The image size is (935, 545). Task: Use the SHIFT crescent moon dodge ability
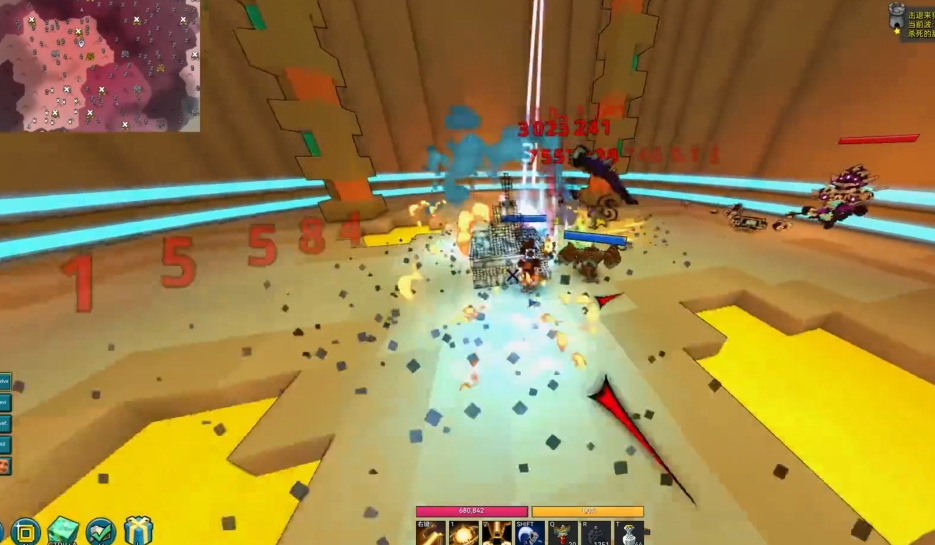click(x=530, y=533)
